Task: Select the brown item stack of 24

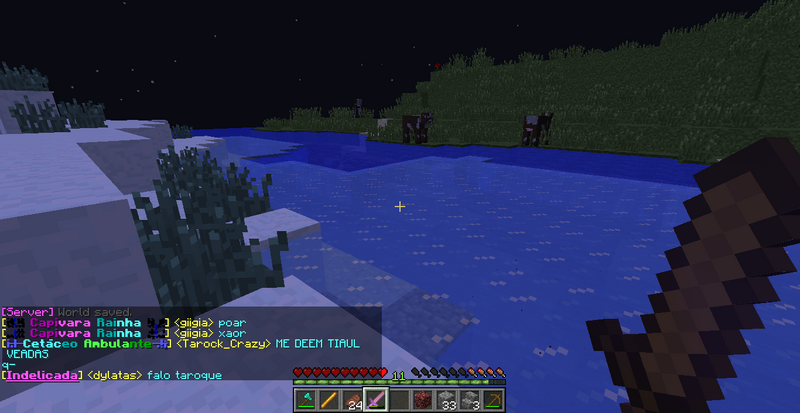Action: (352, 401)
